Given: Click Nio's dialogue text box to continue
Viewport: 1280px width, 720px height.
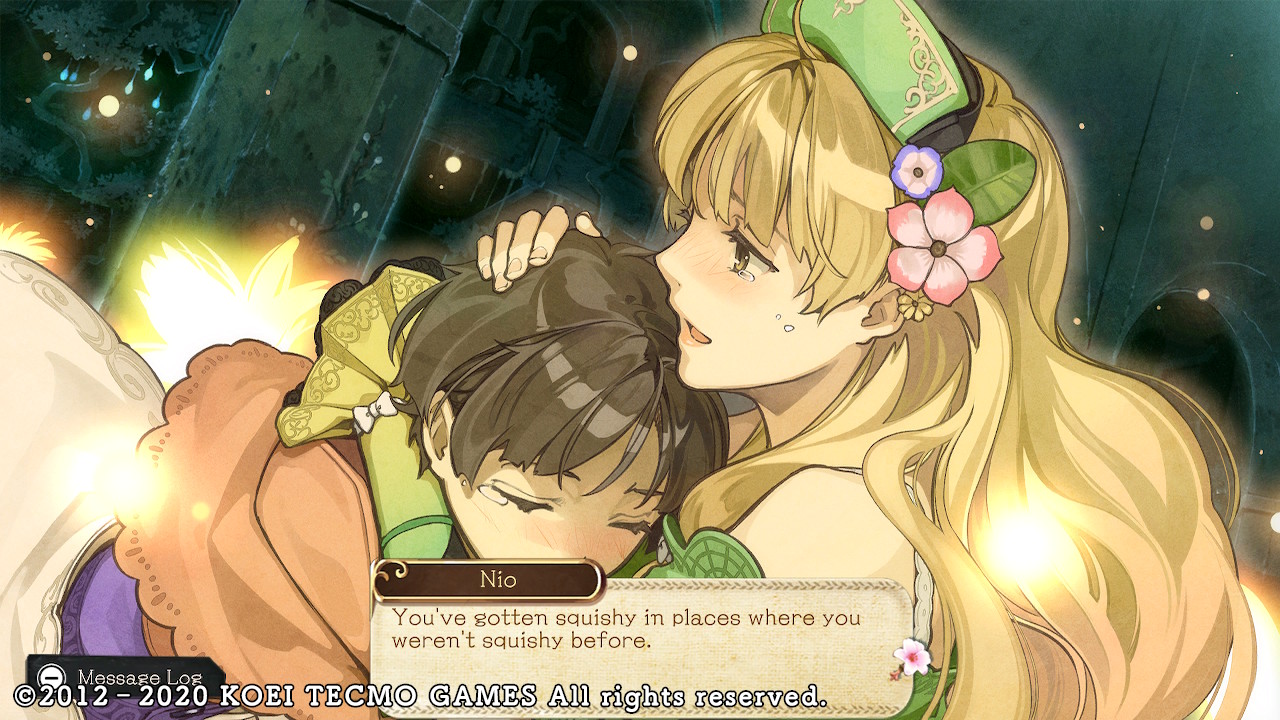Looking at the screenshot, I should [640, 632].
